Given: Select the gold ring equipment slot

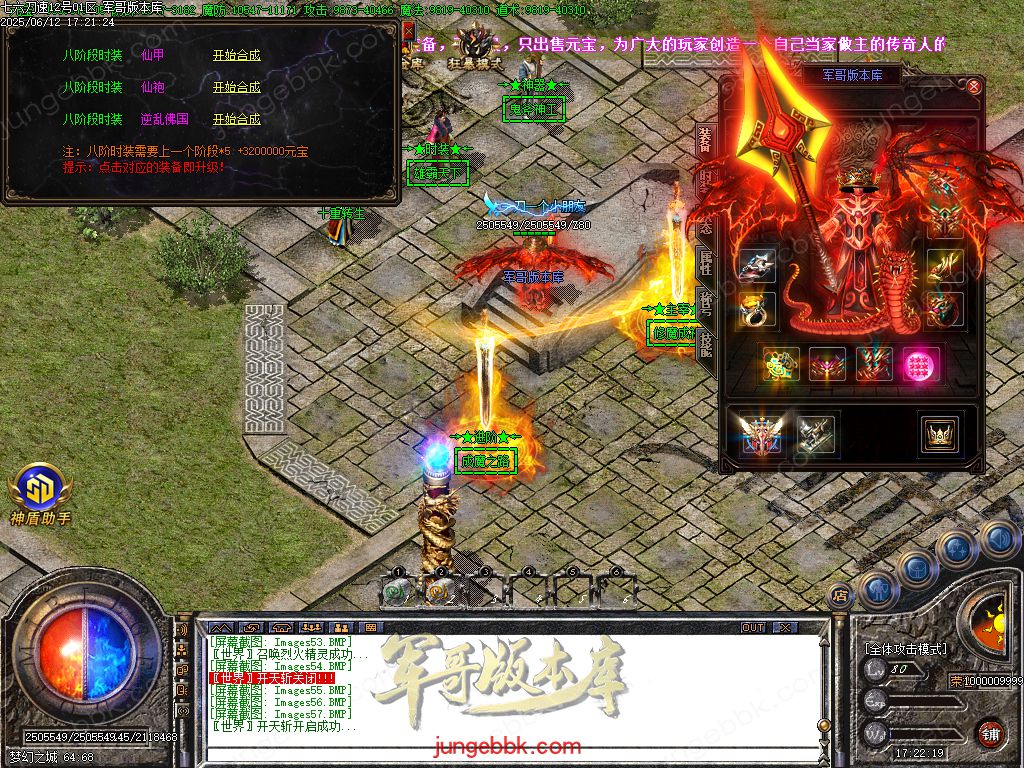Looking at the screenshot, I should click(758, 309).
